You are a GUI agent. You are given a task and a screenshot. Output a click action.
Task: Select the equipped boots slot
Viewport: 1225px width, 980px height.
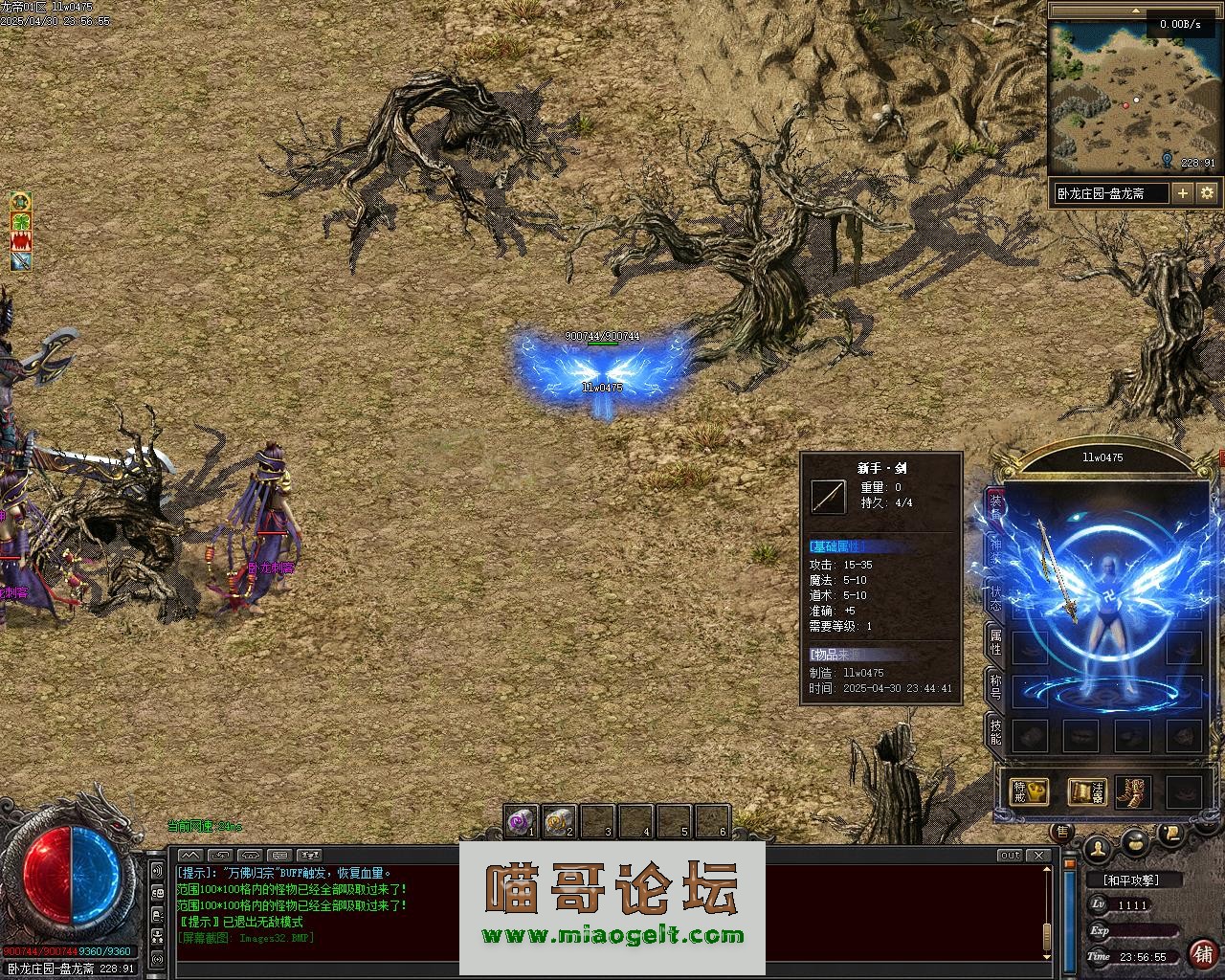tap(1133, 791)
